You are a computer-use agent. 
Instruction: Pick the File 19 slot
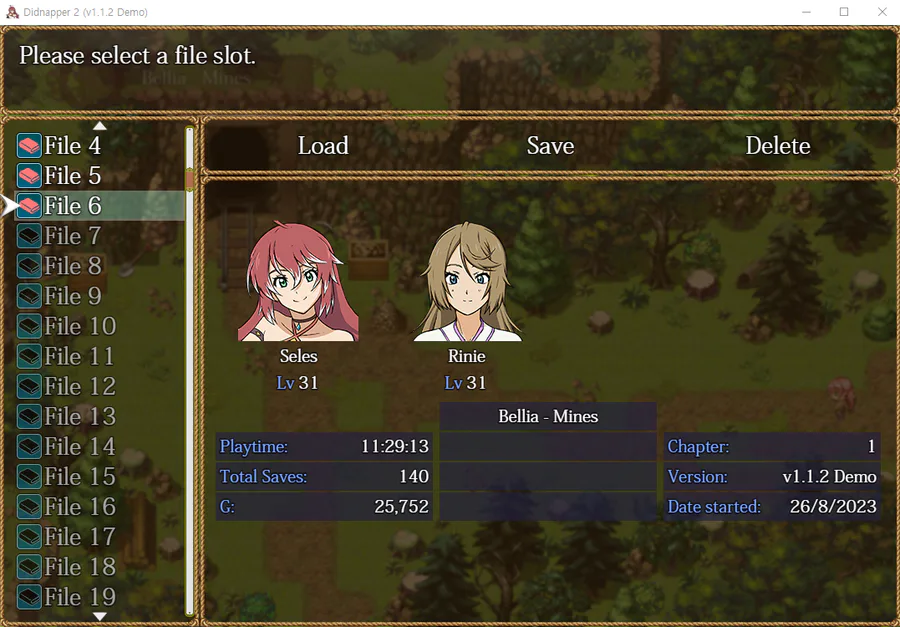click(79, 597)
